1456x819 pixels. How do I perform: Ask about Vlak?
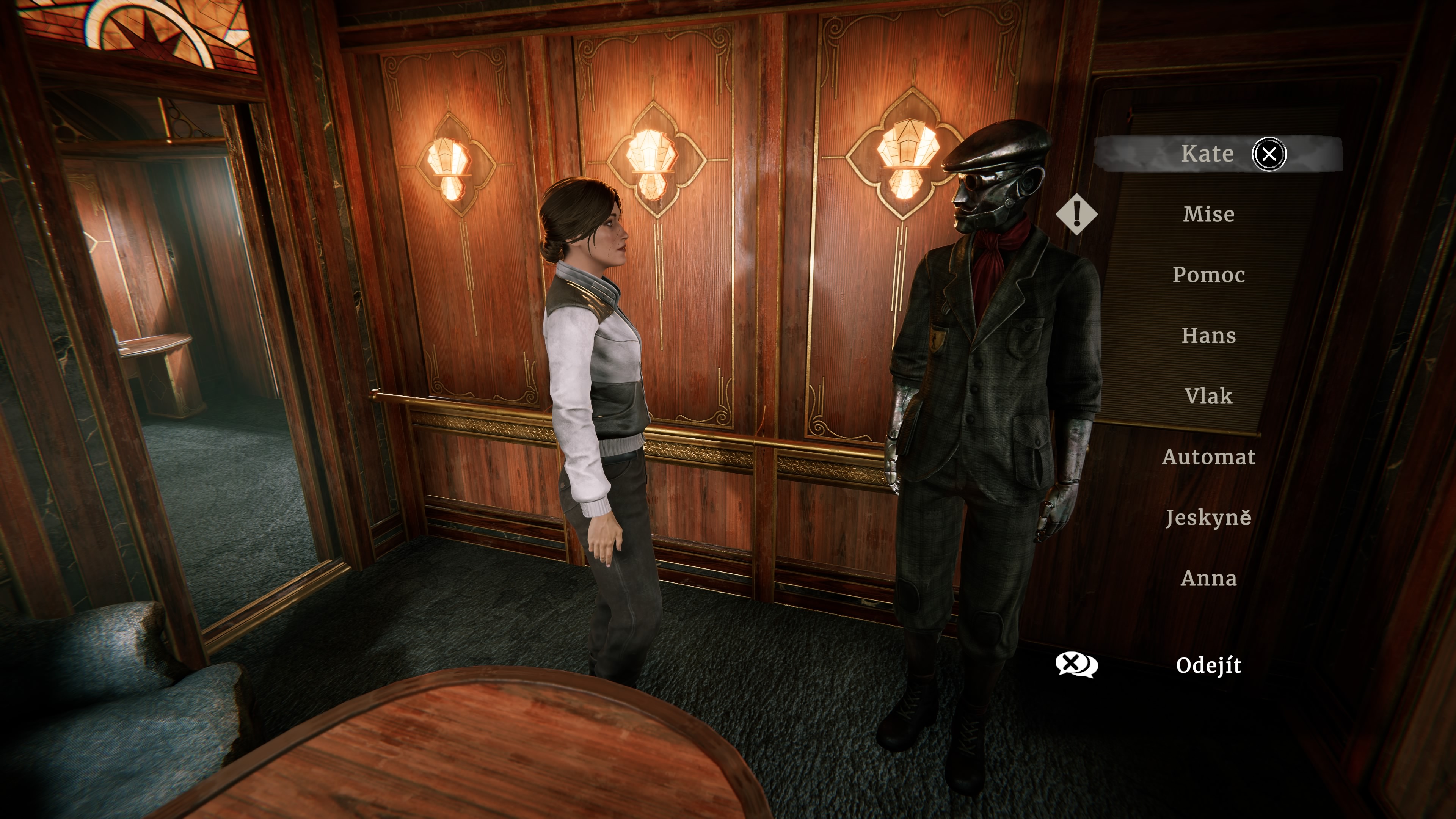[1208, 396]
